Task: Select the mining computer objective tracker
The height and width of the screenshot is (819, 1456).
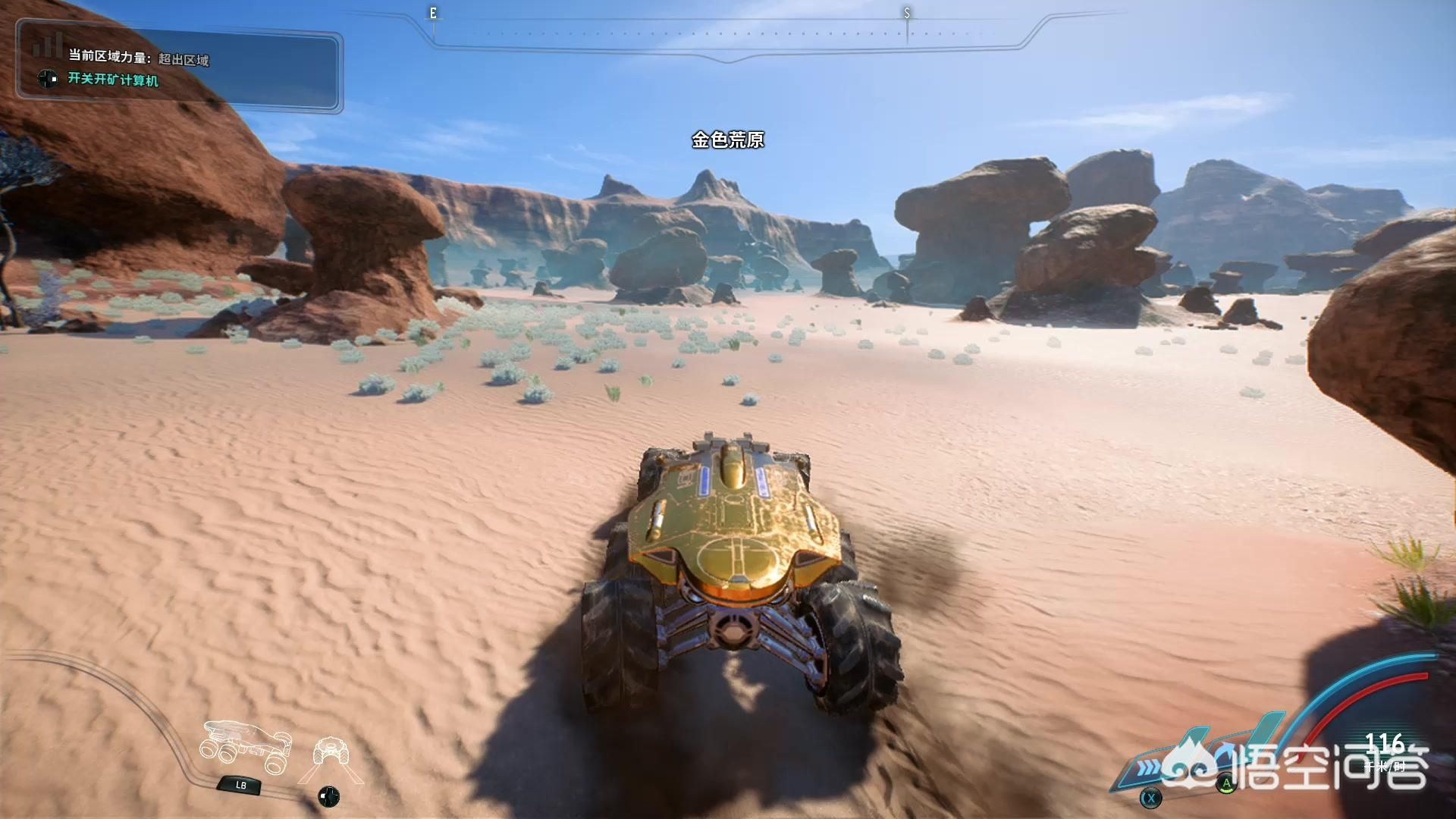Action: [113, 80]
